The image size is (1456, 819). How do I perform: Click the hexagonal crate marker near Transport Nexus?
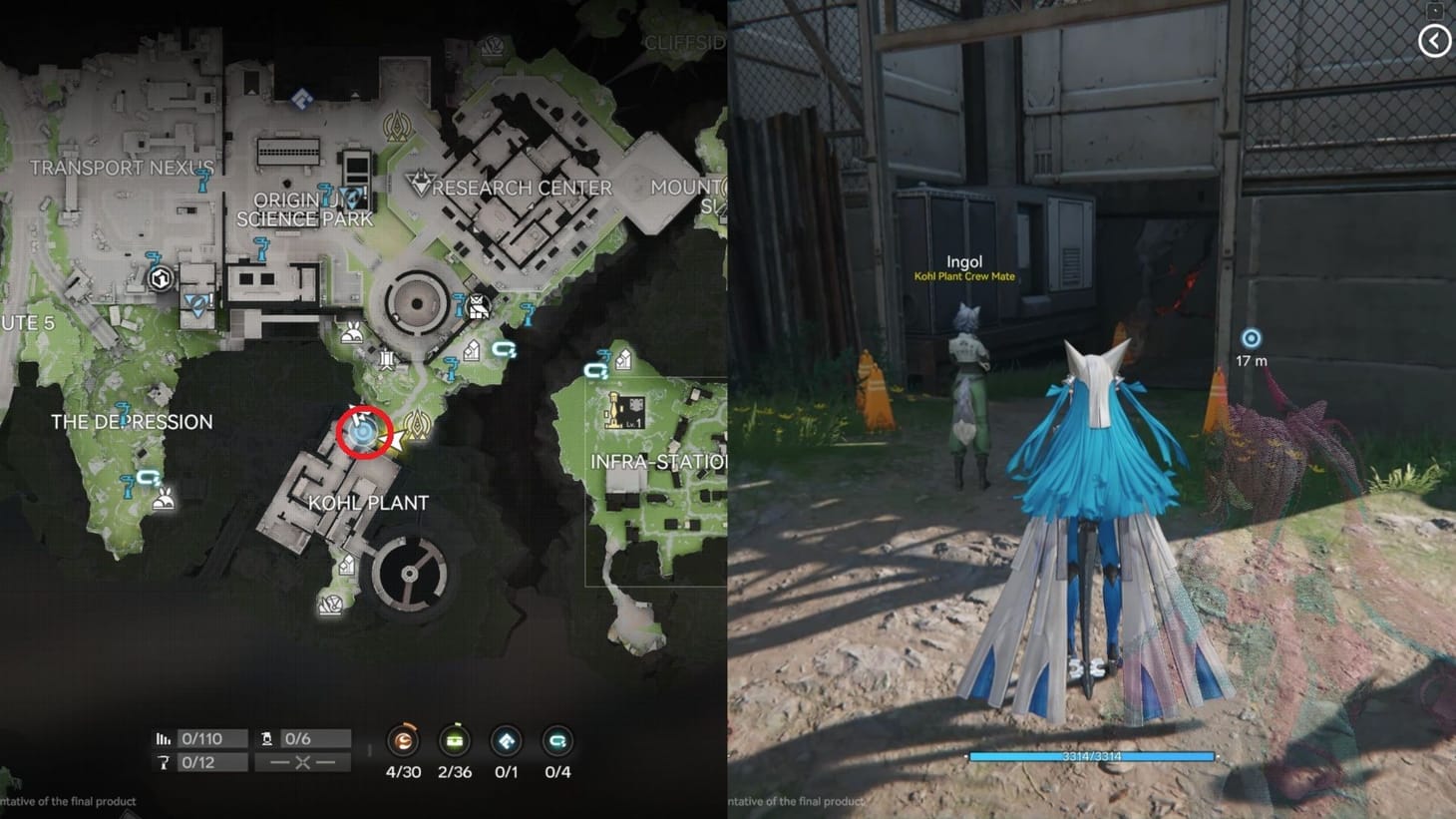click(x=161, y=278)
